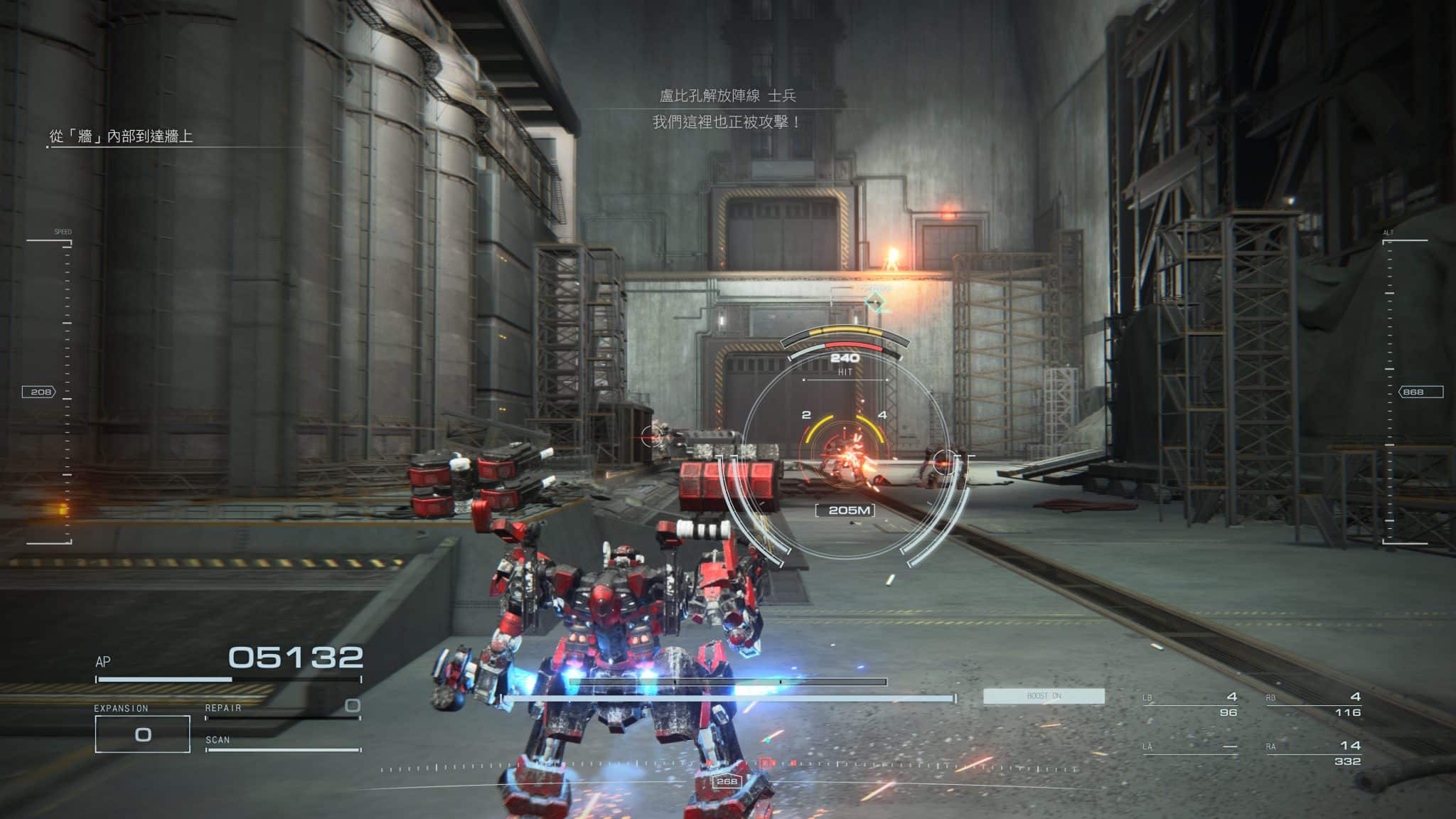Toggle the BOOST ON indicator

(1043, 696)
